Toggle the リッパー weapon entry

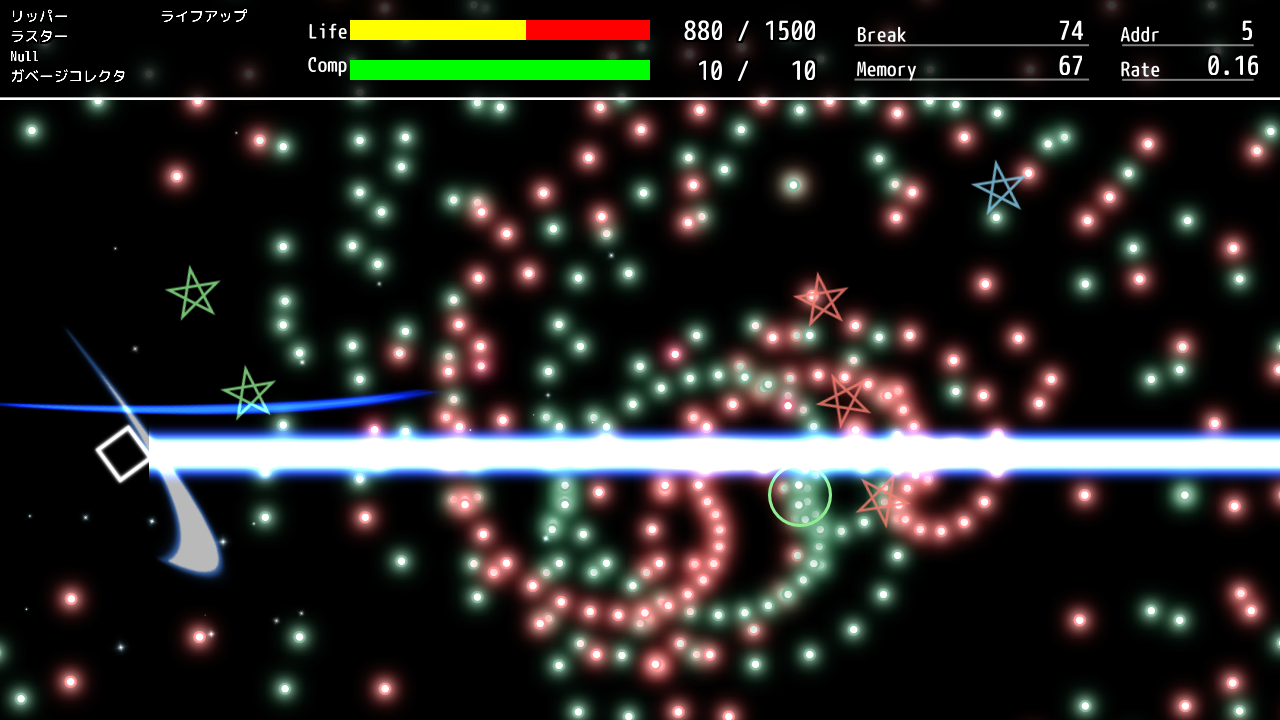tap(40, 16)
